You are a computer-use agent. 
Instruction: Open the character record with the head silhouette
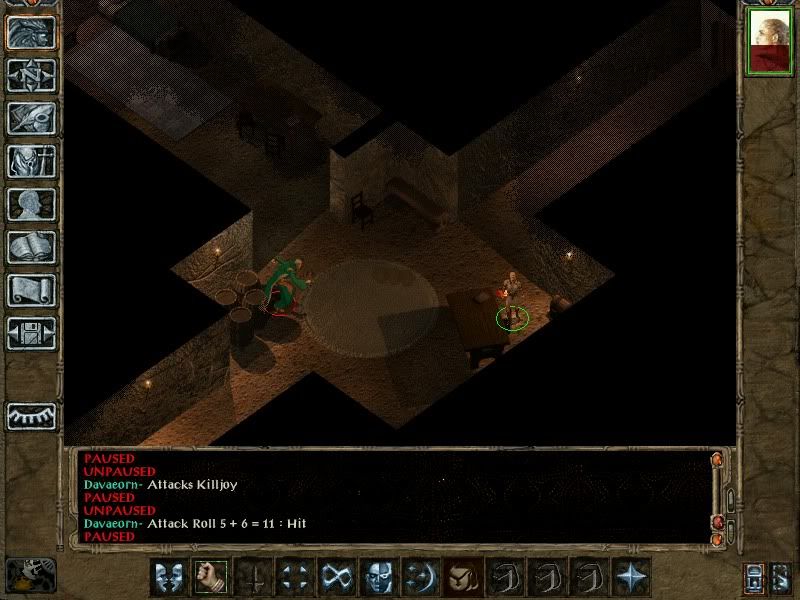pyautogui.click(x=31, y=204)
